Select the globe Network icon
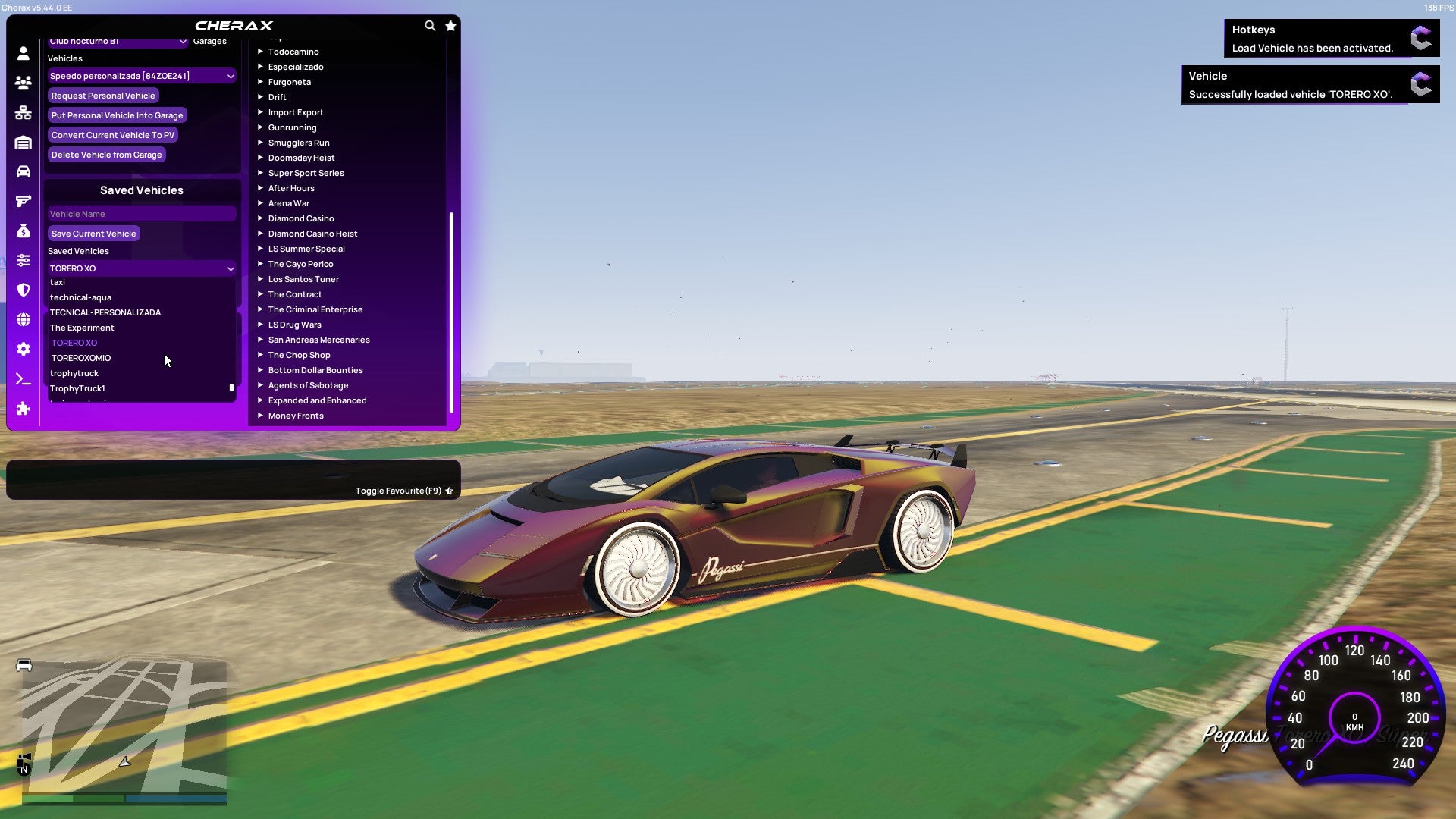 (23, 319)
